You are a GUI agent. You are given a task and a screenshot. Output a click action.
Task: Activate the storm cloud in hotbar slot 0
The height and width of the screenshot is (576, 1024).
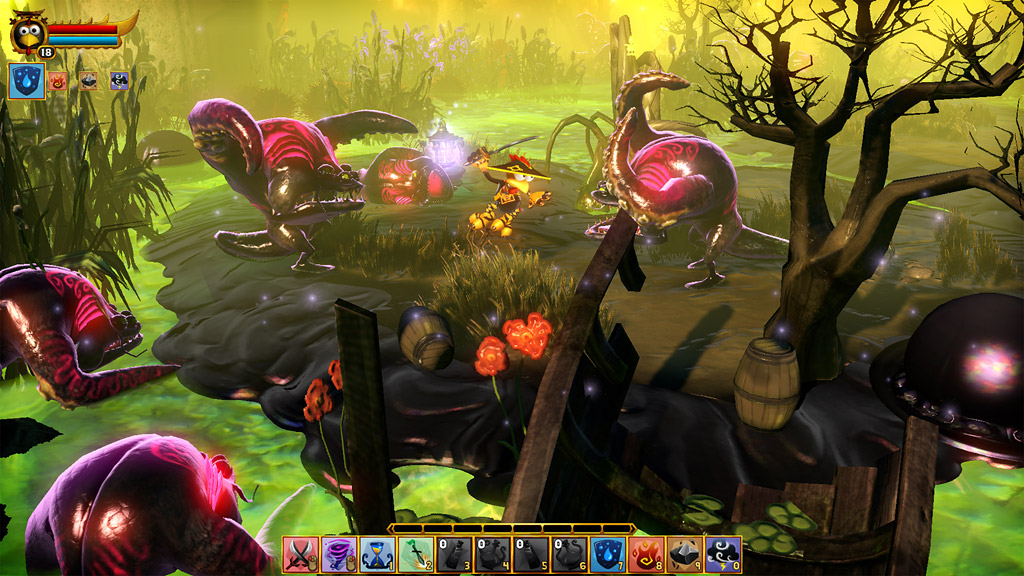pyautogui.click(x=723, y=553)
